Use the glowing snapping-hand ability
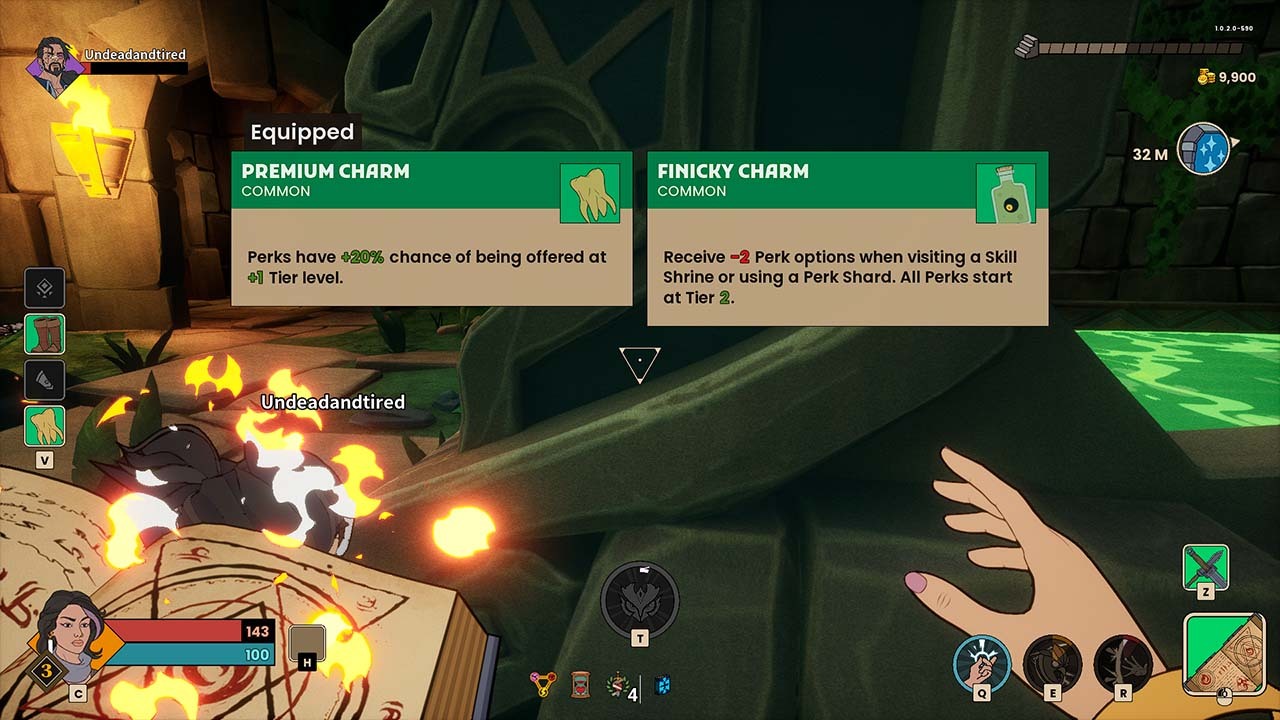Screen dimensions: 1280x720 pyautogui.click(x=981, y=663)
